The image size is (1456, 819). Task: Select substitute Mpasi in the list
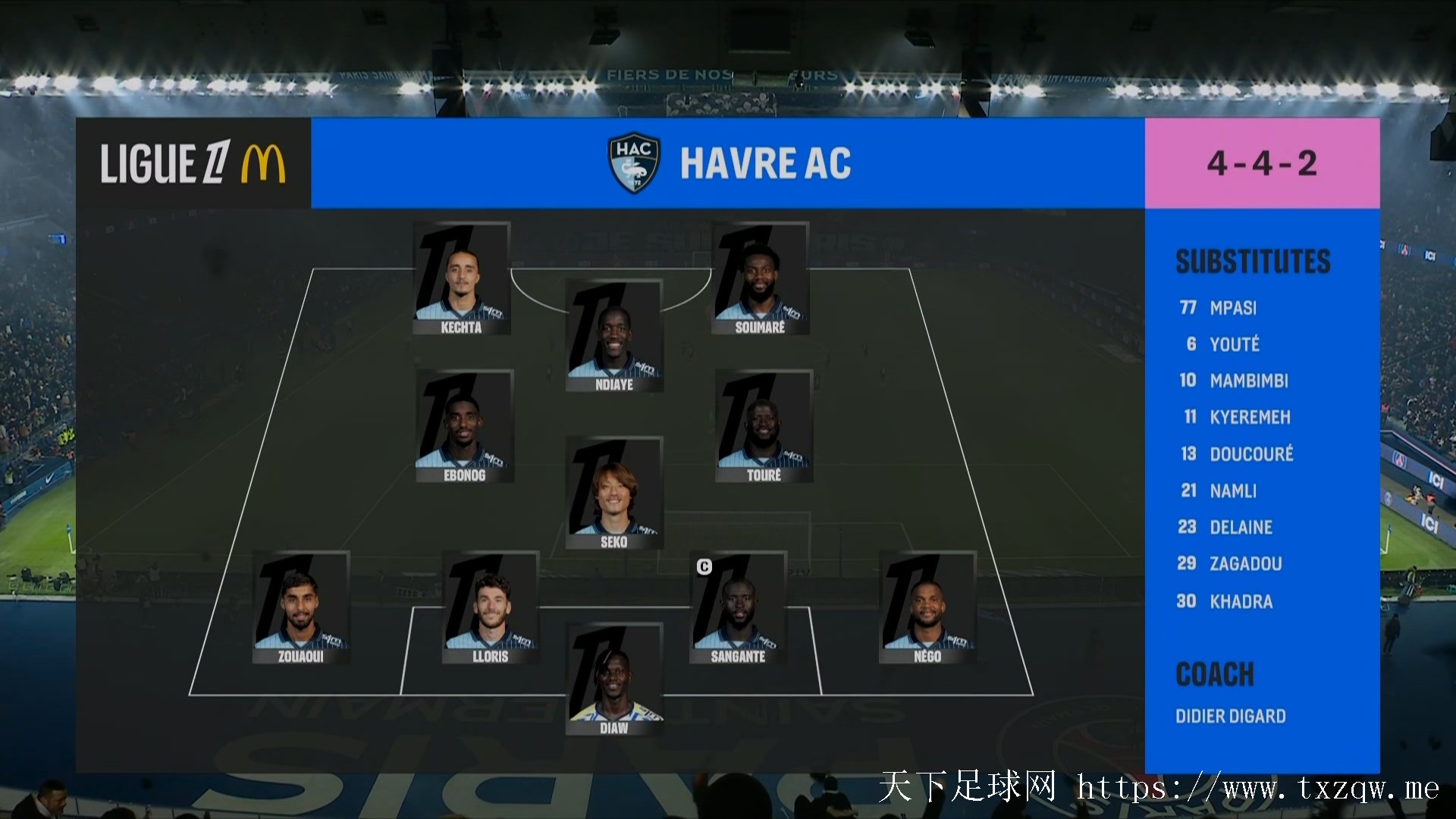tap(1232, 308)
